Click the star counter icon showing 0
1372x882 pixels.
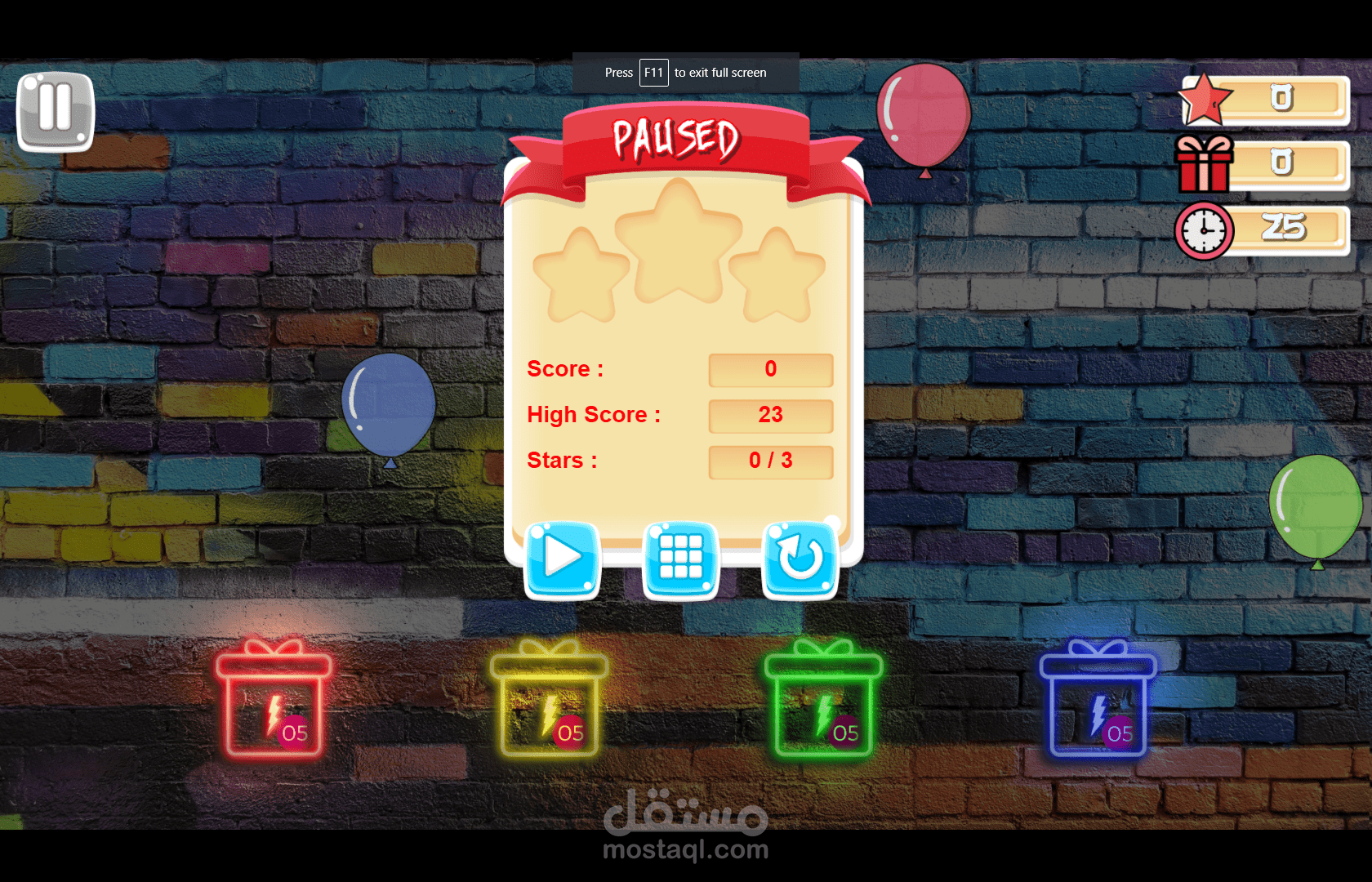(x=1205, y=98)
